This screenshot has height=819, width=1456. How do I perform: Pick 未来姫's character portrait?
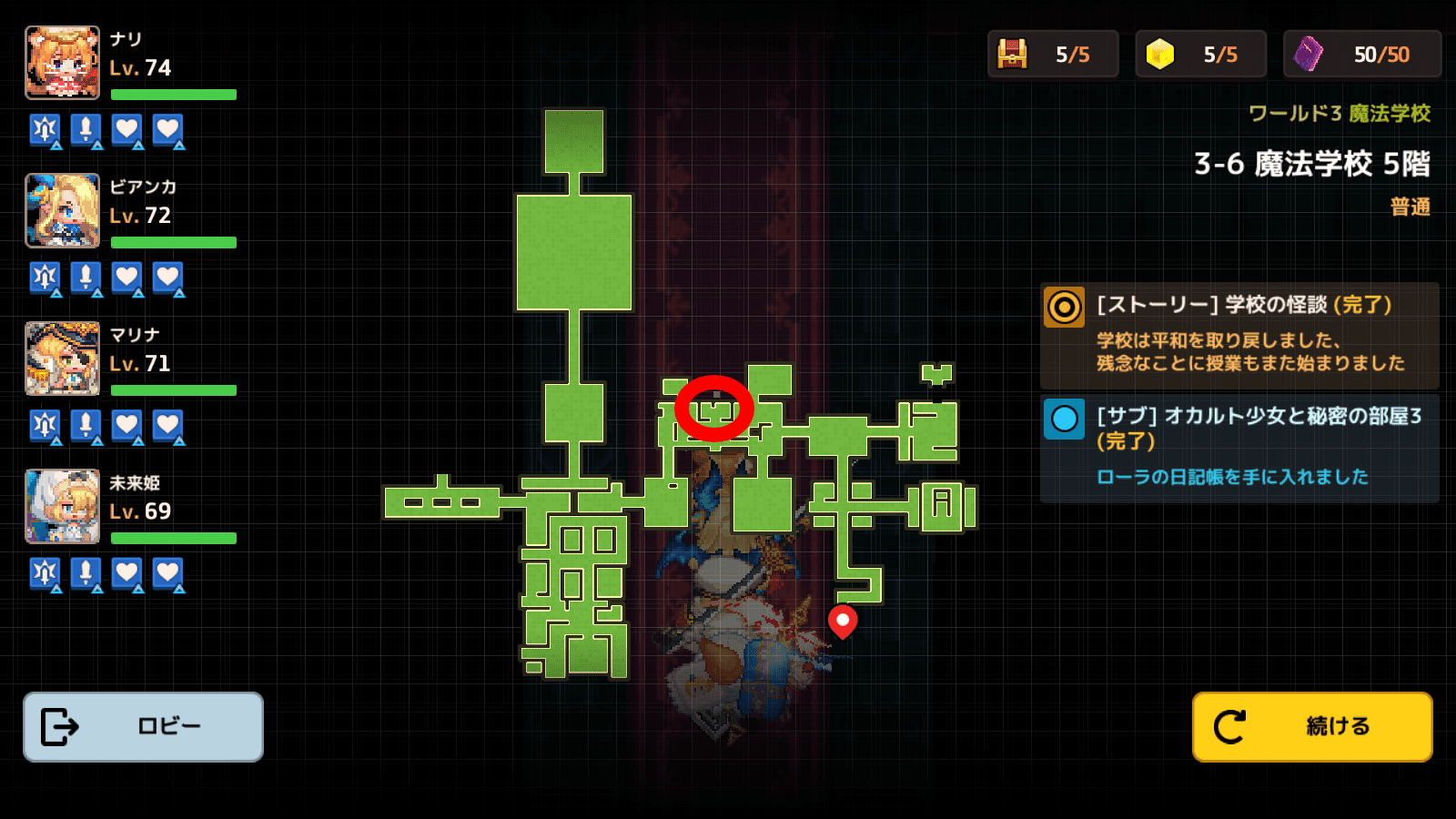coord(62,506)
